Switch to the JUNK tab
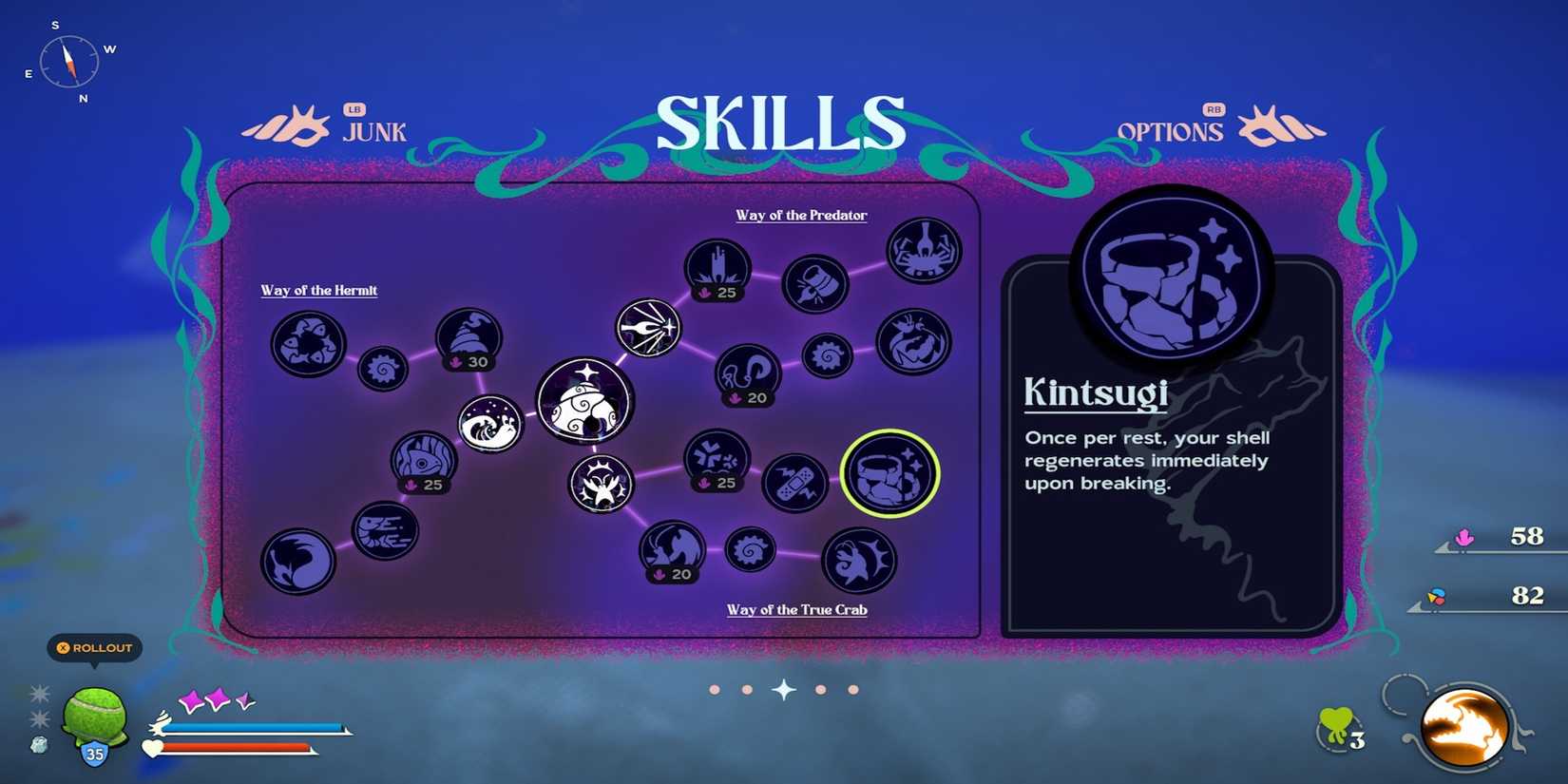1568x784 pixels. [x=374, y=132]
